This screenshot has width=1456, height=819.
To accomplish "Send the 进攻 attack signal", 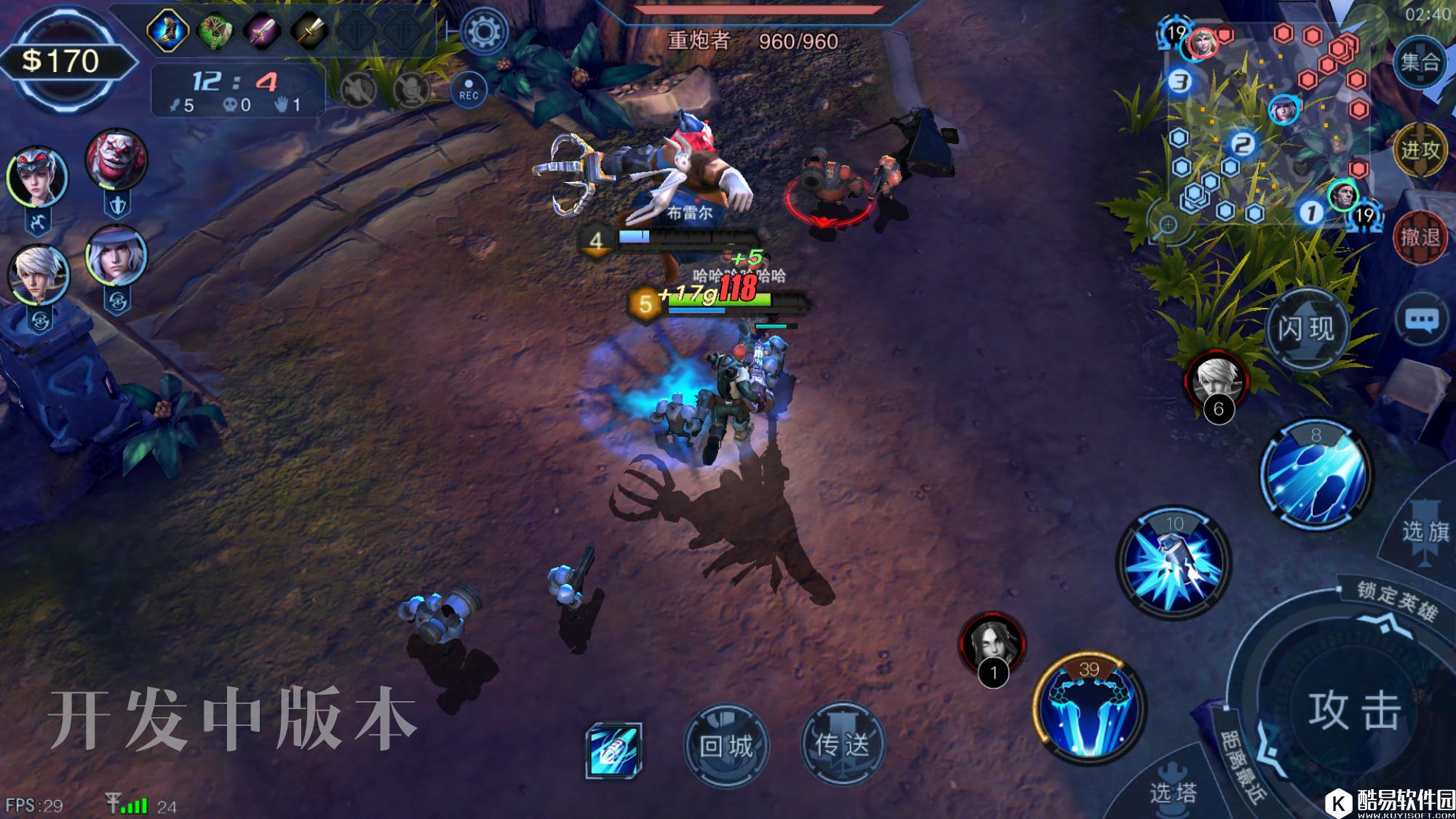I will tap(1420, 150).
